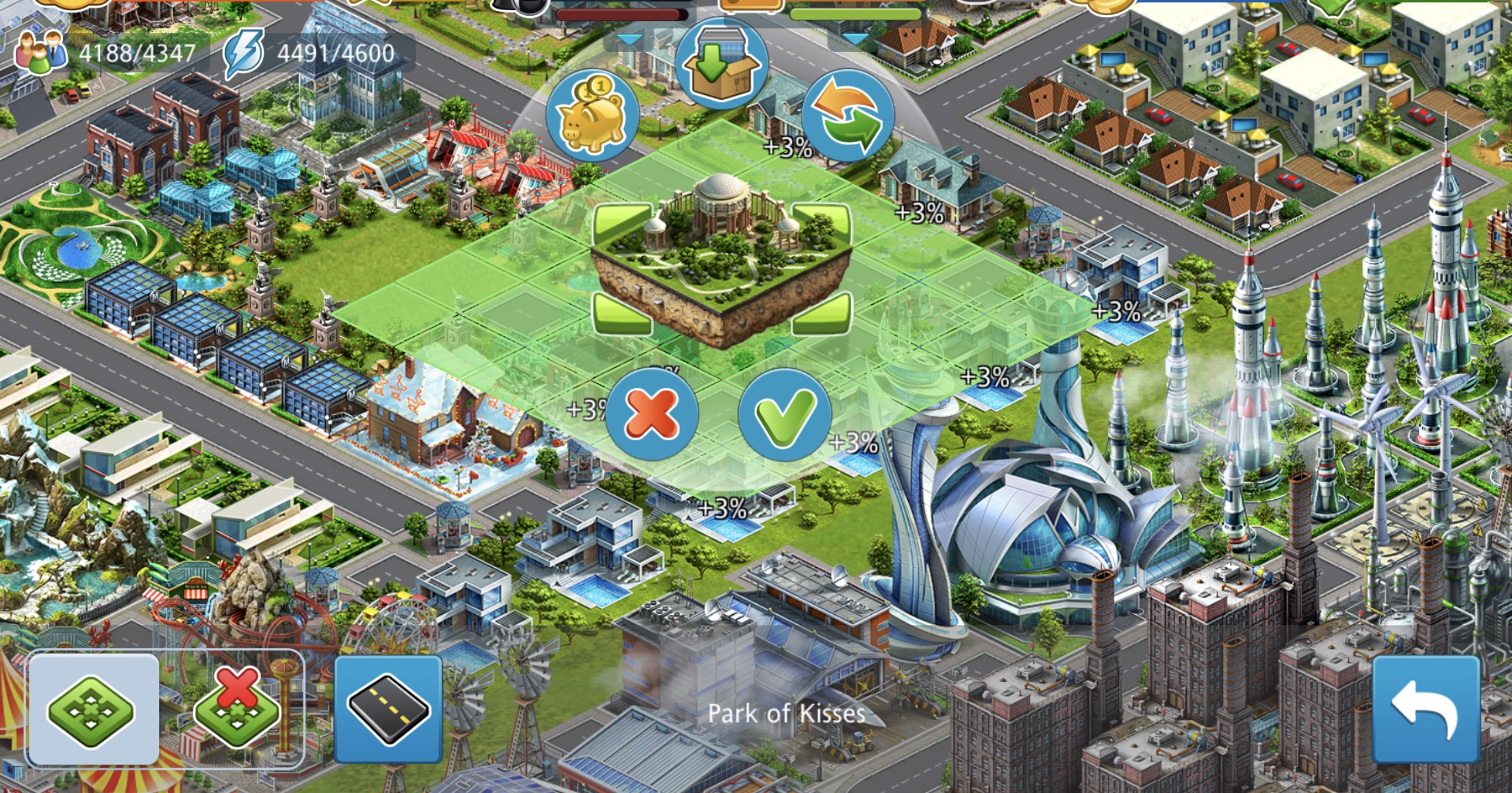This screenshot has height=793, width=1512.
Task: Cancel placement with the red X button
Action: point(651,414)
